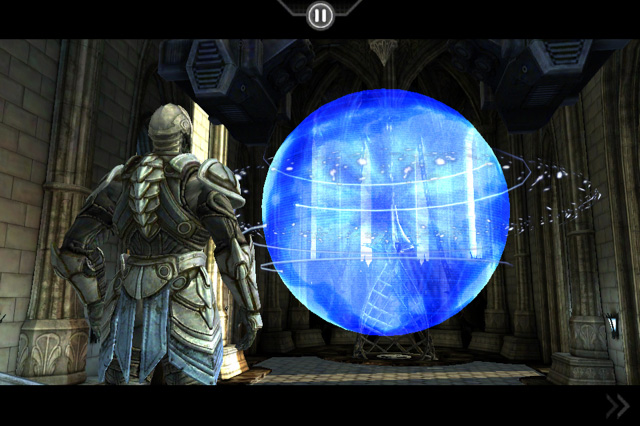Image resolution: width=640 pixels, height=426 pixels.
Task: Pause the game with the top pause button
Action: [x=320, y=15]
